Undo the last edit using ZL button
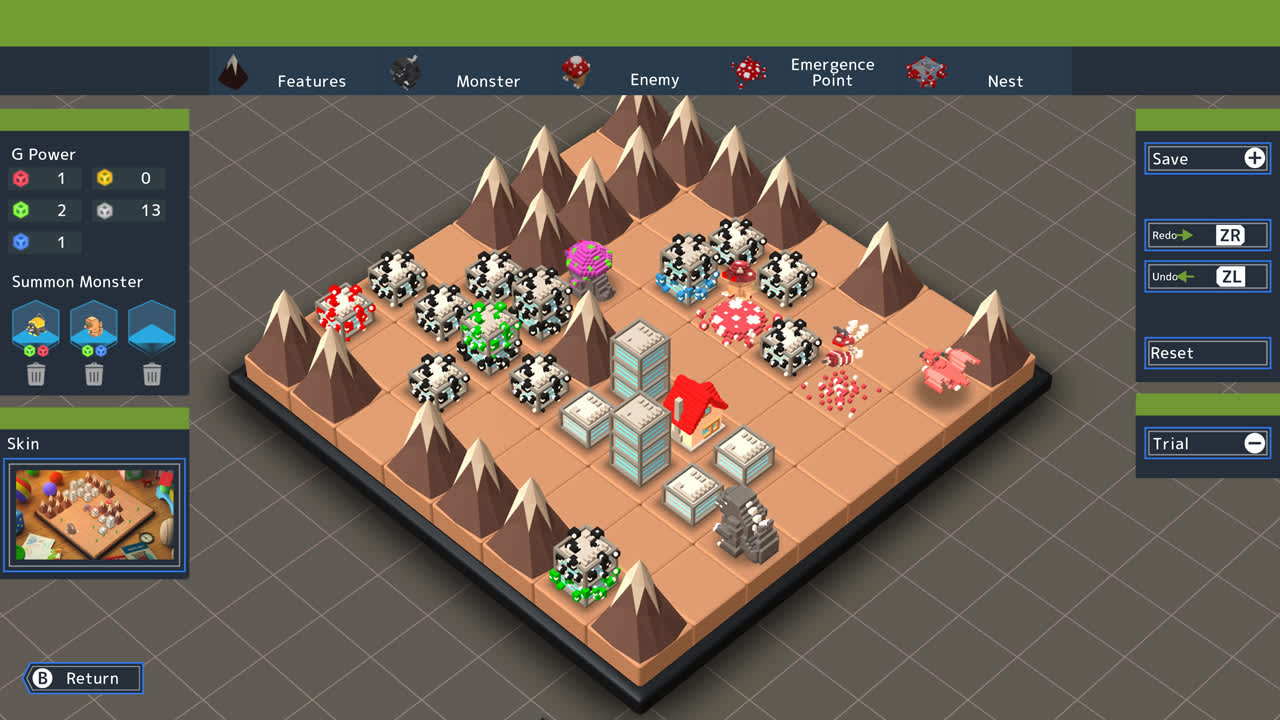 click(1206, 276)
